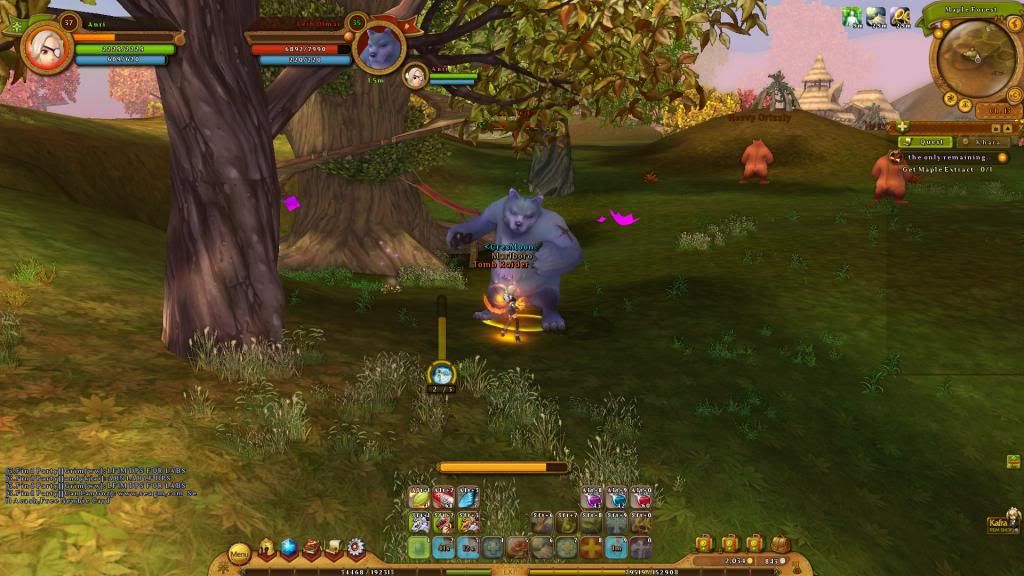The image size is (1024, 576).
Task: Click the green plus button above quest tracker
Action: point(903,127)
